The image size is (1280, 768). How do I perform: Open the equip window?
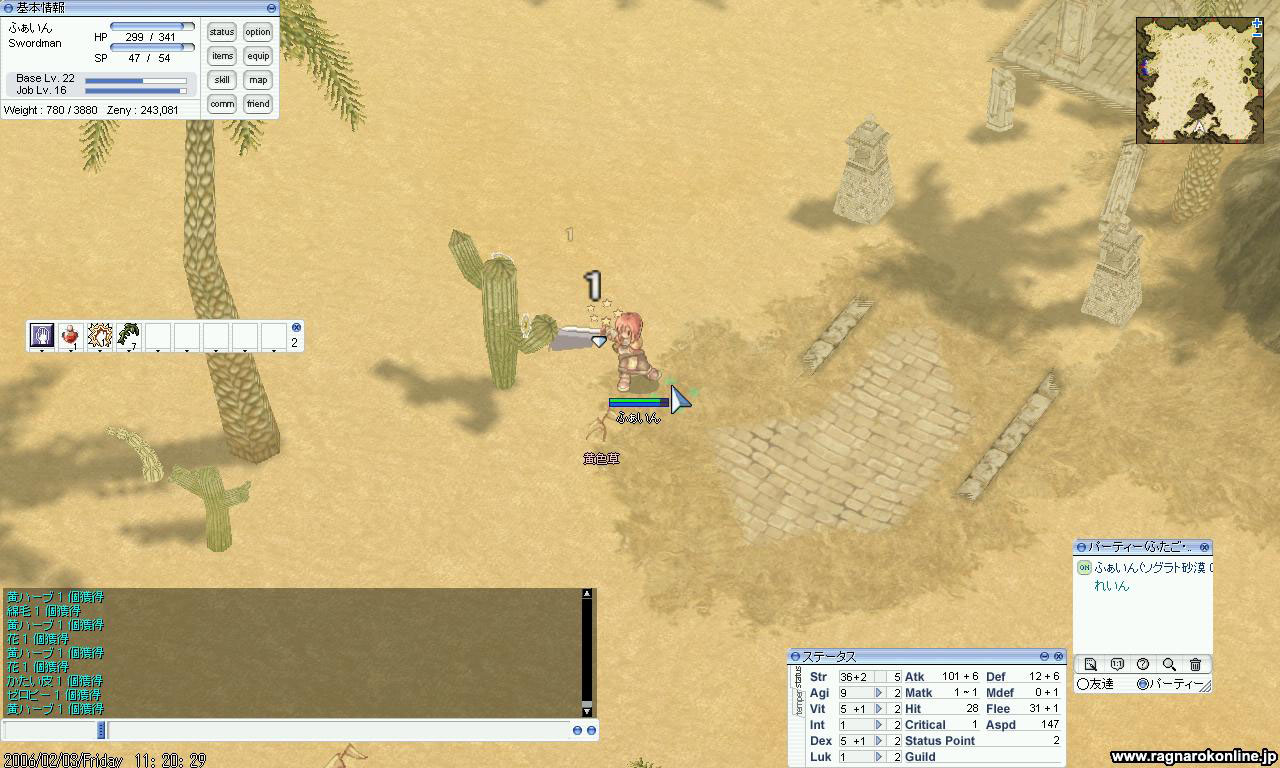[258, 56]
